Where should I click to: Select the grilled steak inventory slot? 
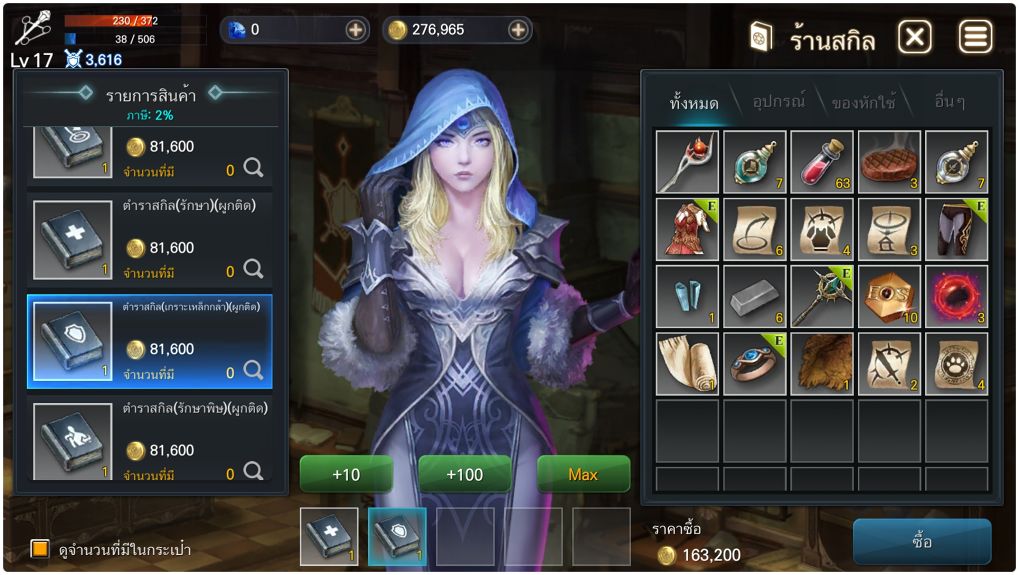tap(889, 162)
